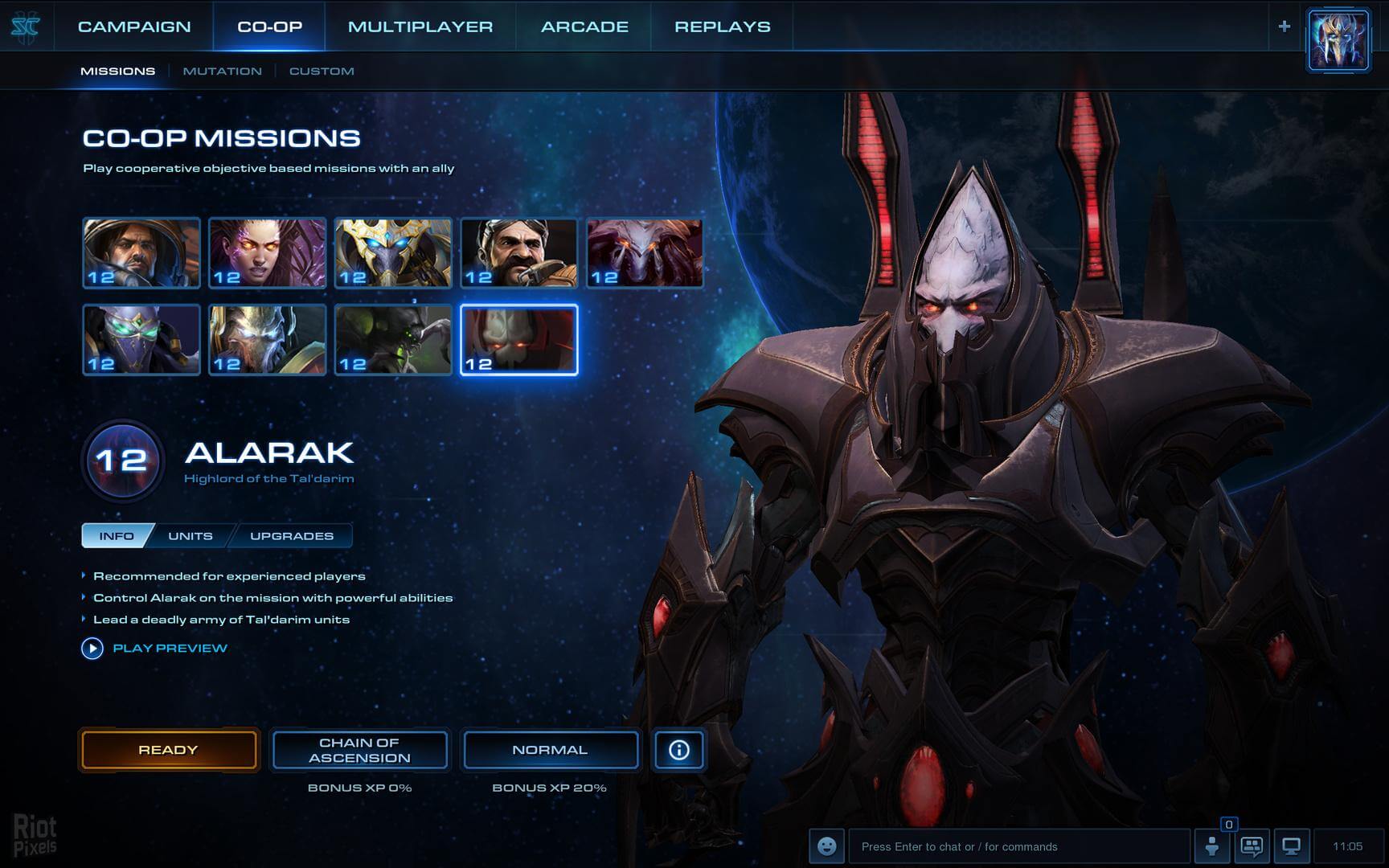Viewport: 1389px width, 868px height.
Task: Change the Chain of Ascension mission
Action: 359,750
